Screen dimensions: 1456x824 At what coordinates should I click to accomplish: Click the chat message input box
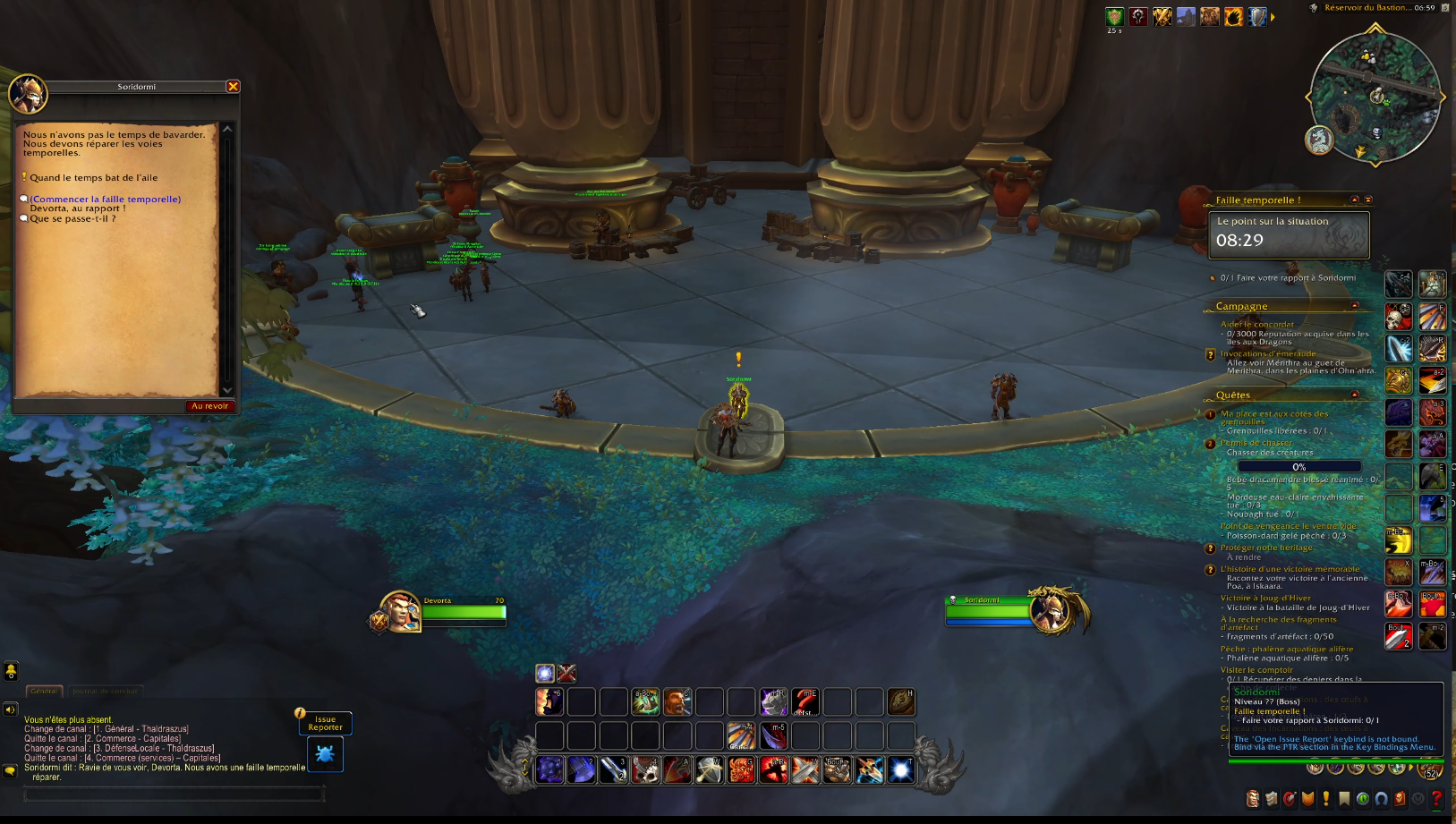(x=175, y=794)
